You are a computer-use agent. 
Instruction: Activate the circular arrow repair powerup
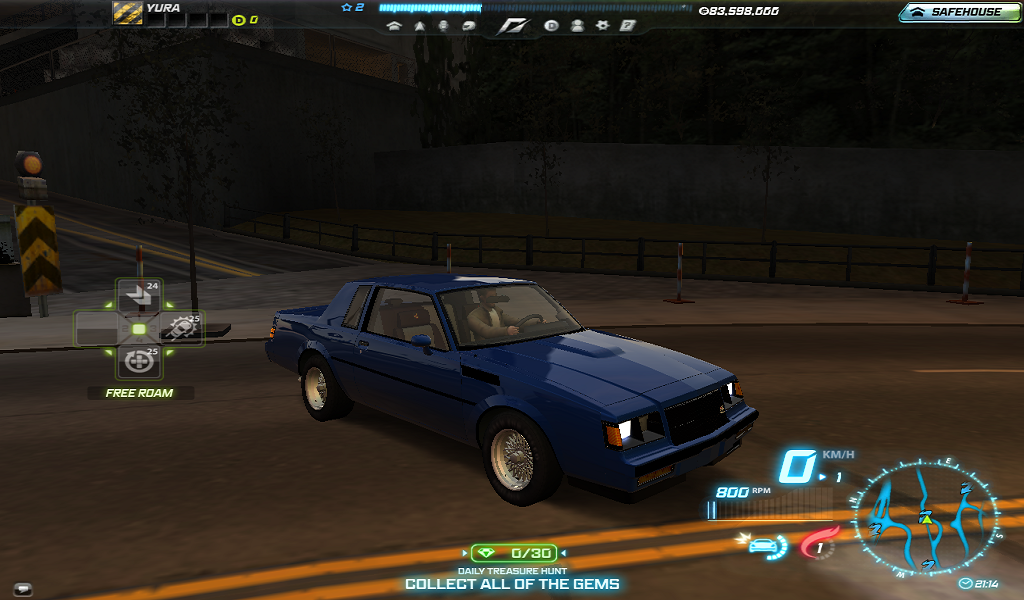(x=139, y=361)
